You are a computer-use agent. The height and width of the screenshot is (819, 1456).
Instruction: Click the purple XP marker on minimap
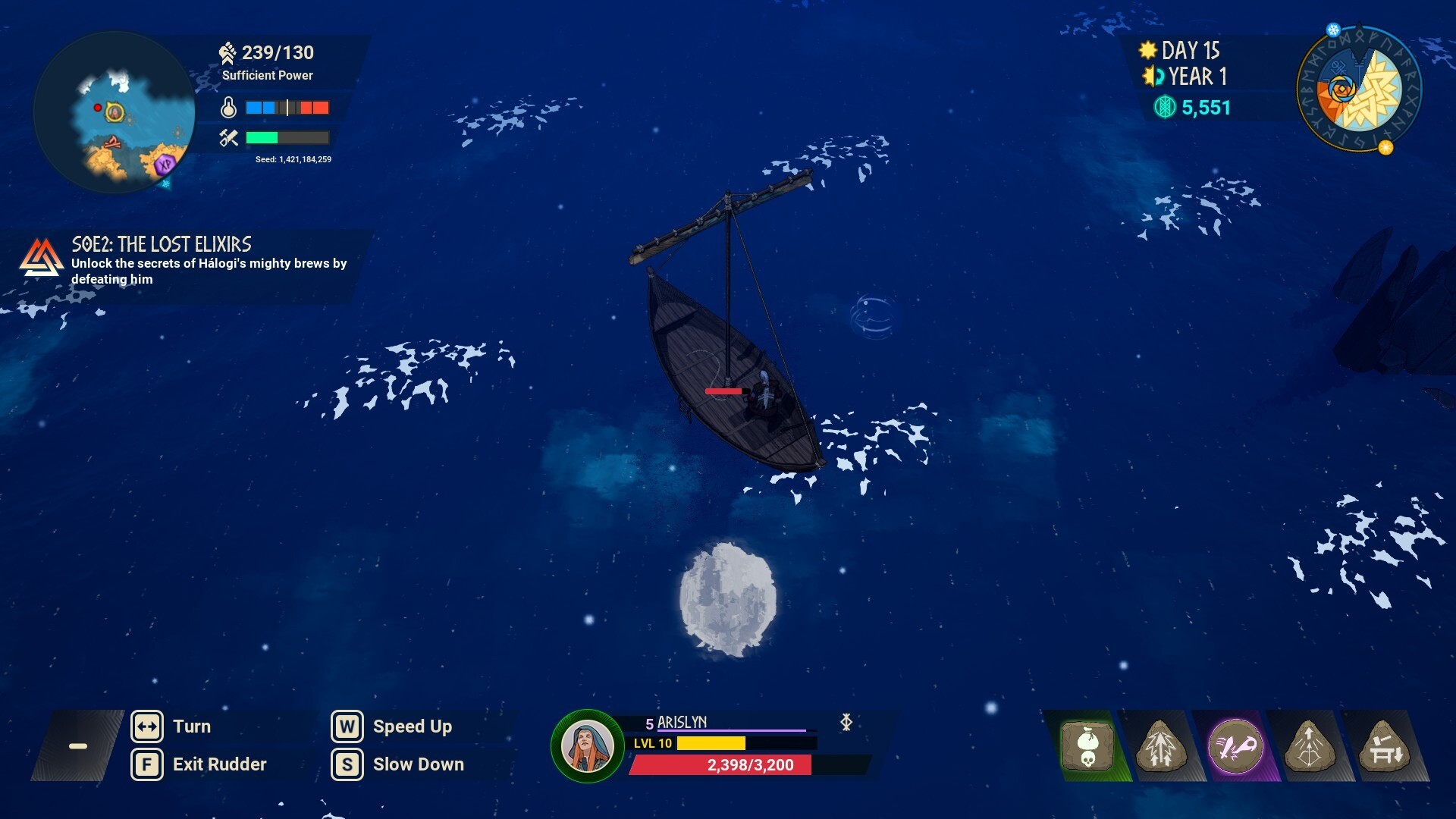tap(165, 164)
